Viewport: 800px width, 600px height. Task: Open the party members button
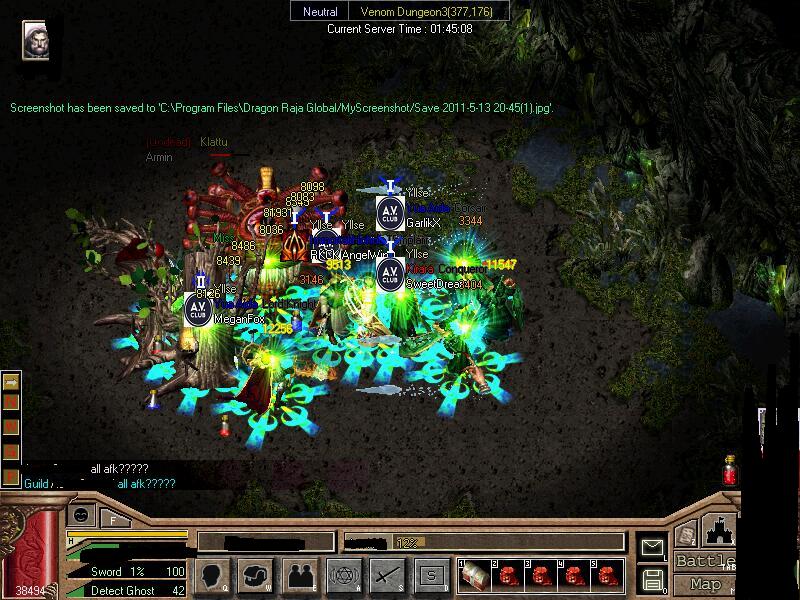click(300, 575)
